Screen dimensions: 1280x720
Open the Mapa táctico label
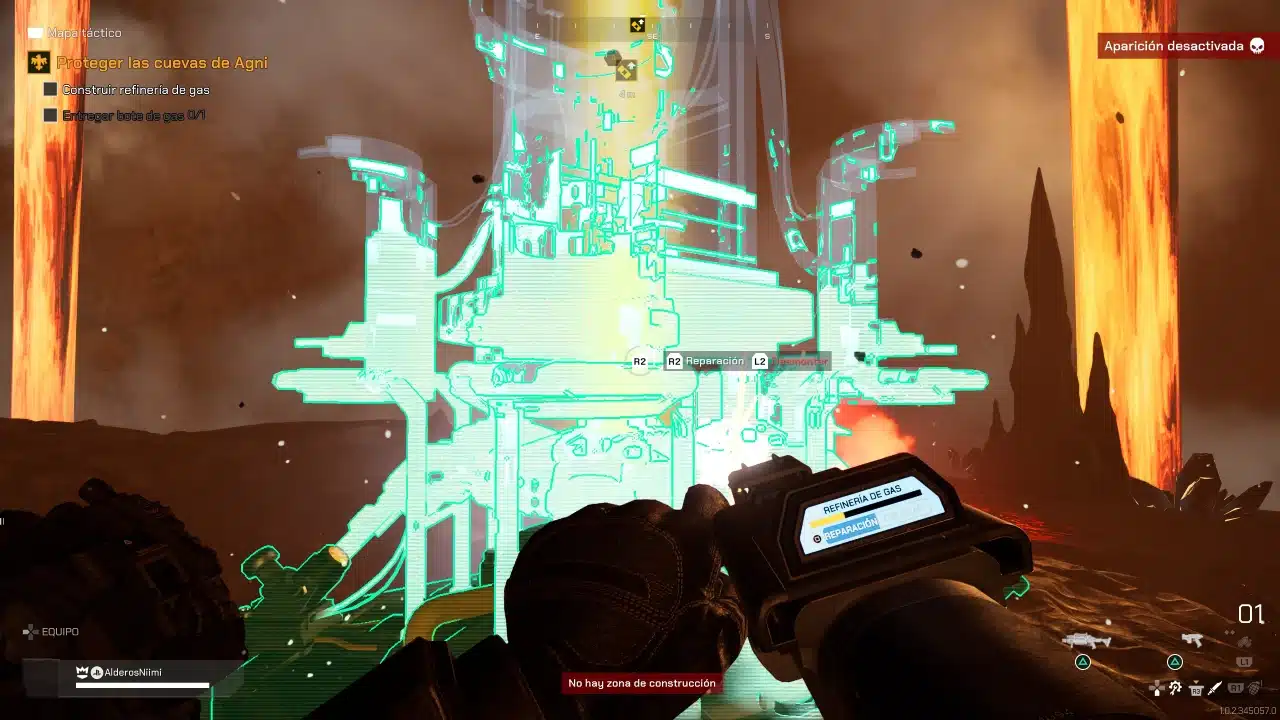pos(84,33)
